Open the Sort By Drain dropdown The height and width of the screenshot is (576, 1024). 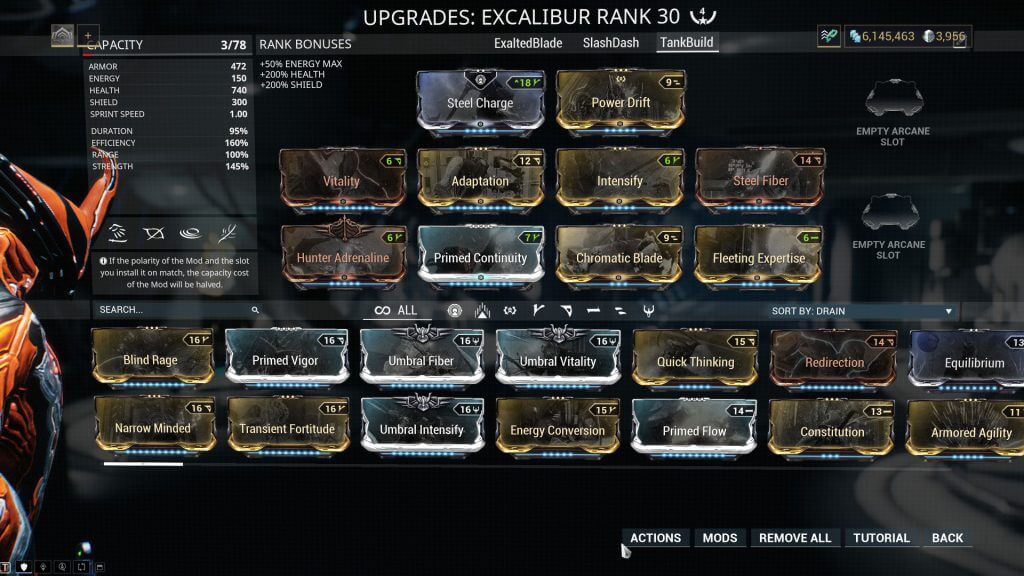pos(862,311)
